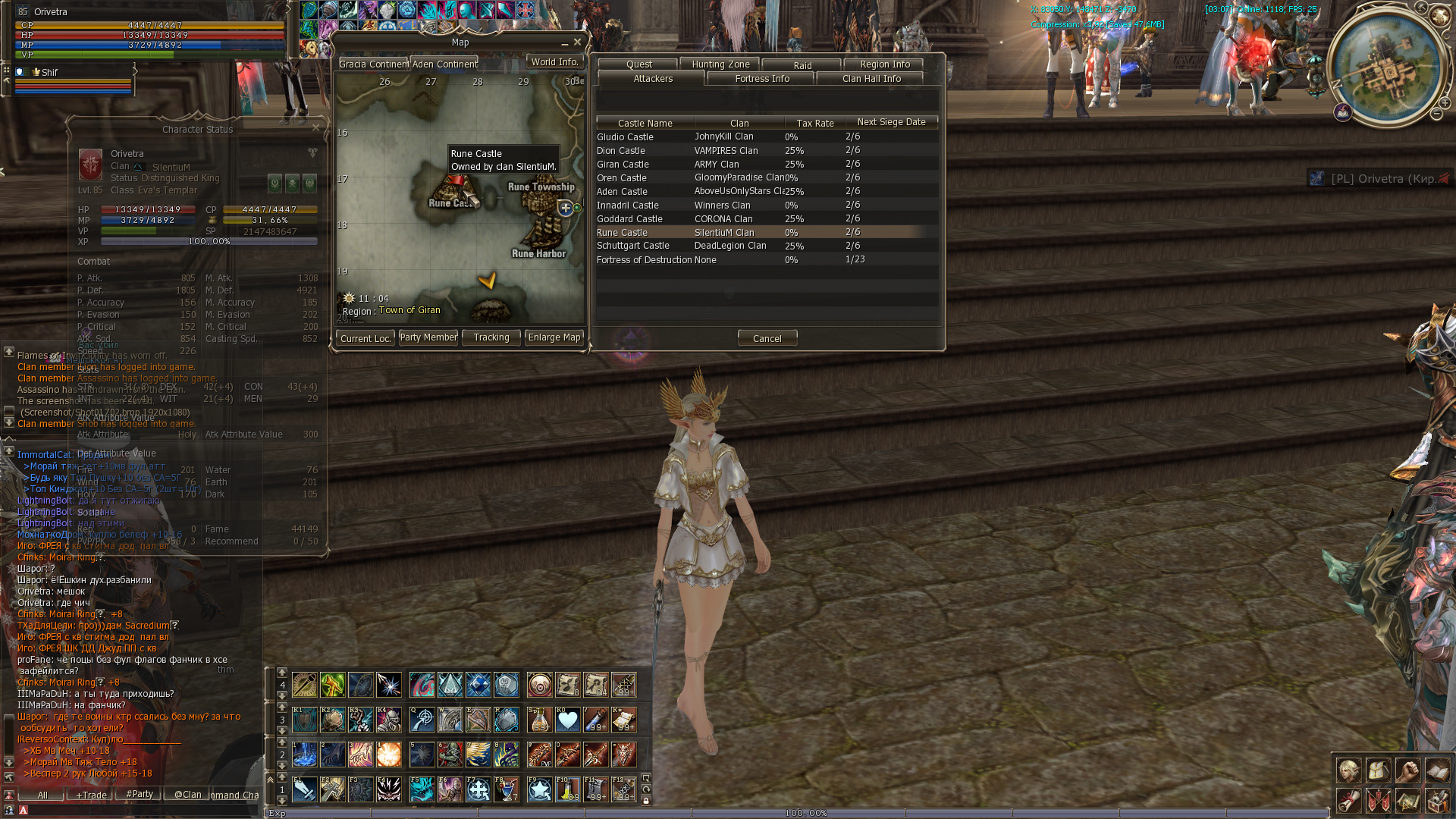
Task: Switch chat to the Clan tab
Action: 187,795
